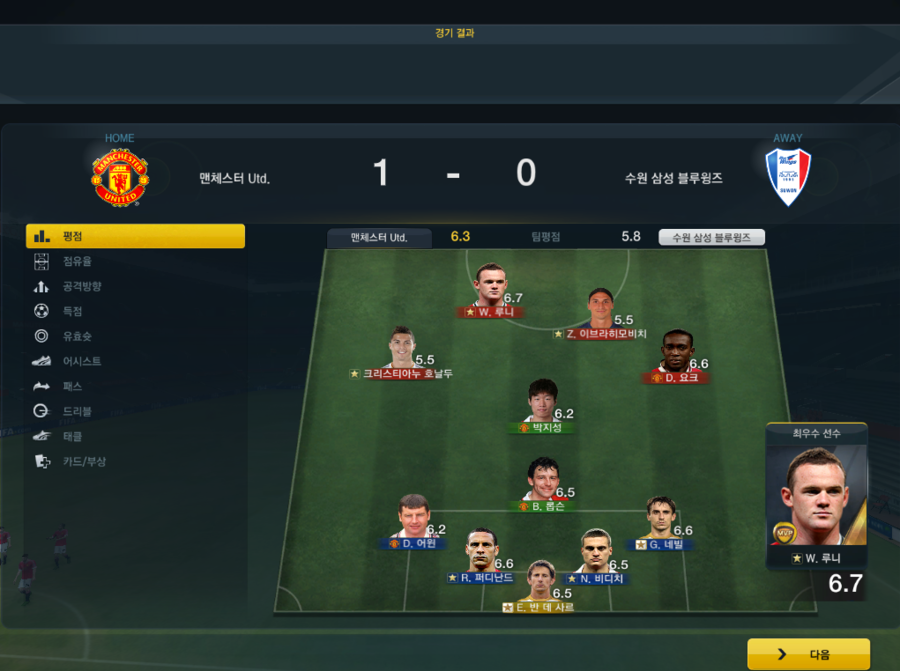Click the 다음 next button

point(808,654)
